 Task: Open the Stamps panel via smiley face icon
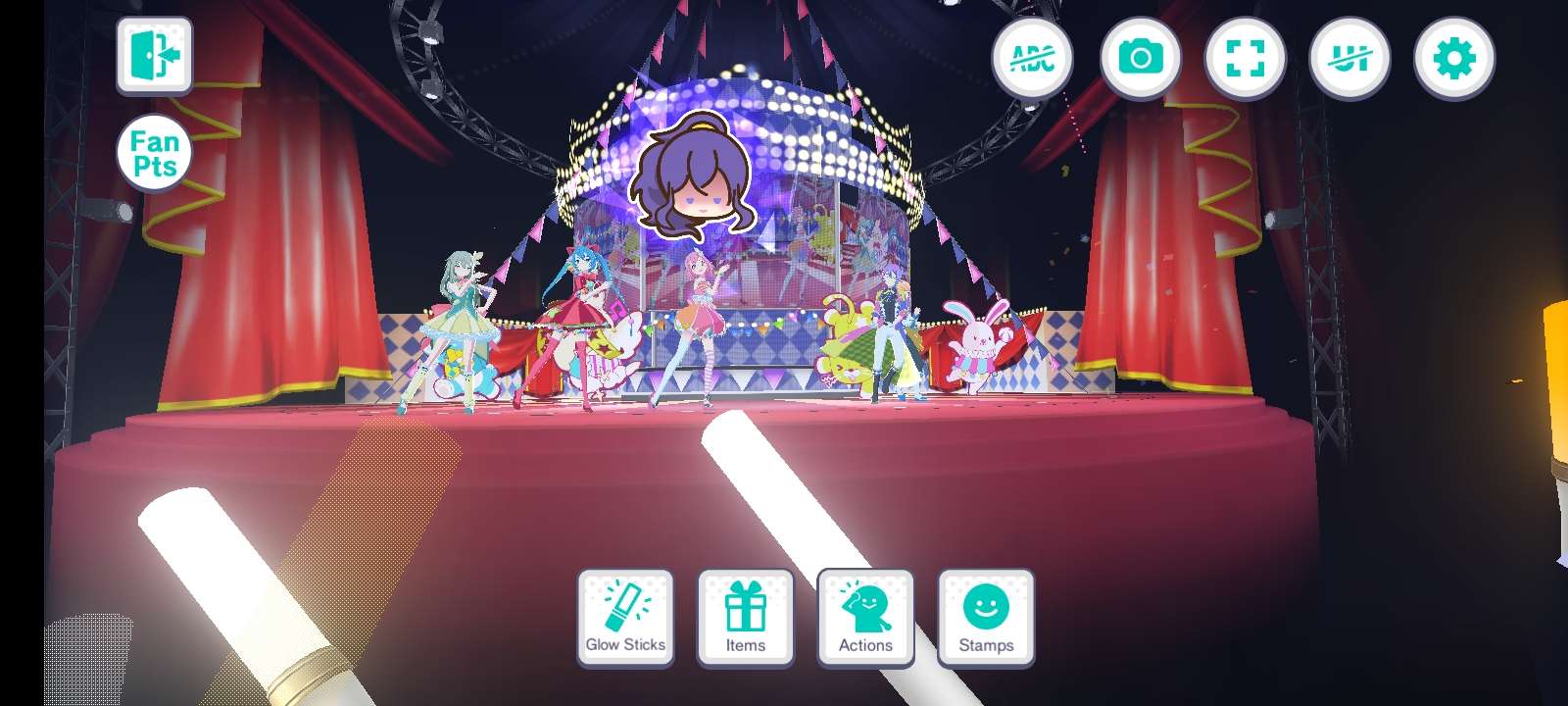985,613
